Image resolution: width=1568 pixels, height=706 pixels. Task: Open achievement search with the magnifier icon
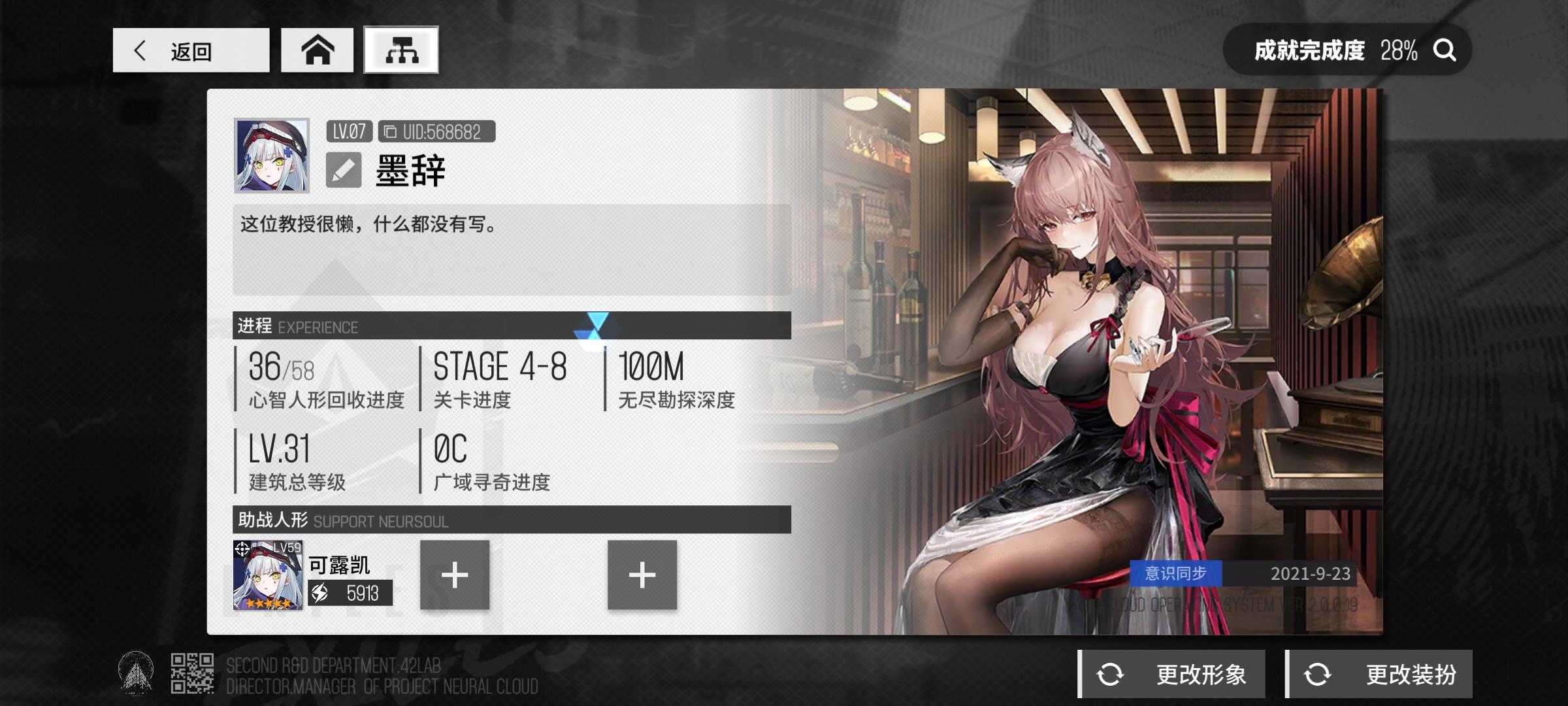[x=1445, y=49]
